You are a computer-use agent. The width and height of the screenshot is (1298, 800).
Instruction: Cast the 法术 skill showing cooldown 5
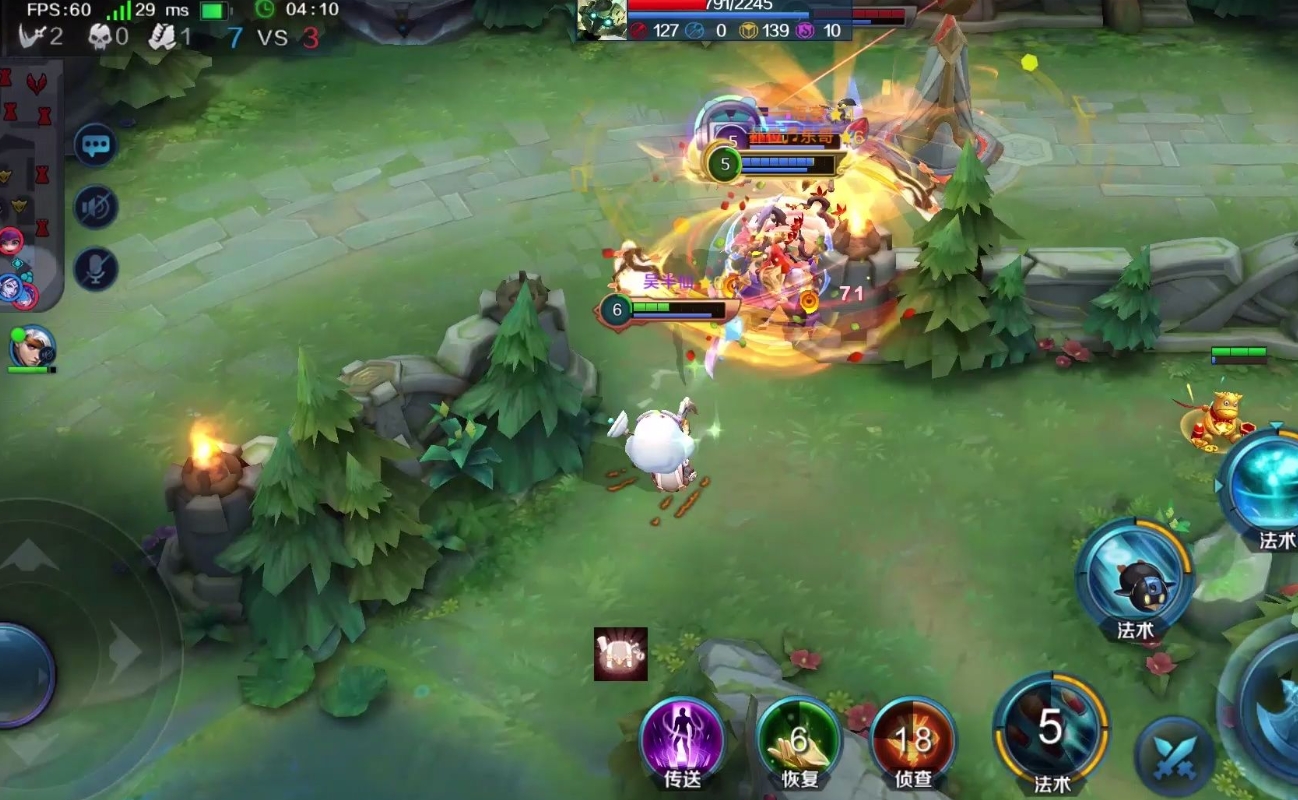[x=1050, y=728]
